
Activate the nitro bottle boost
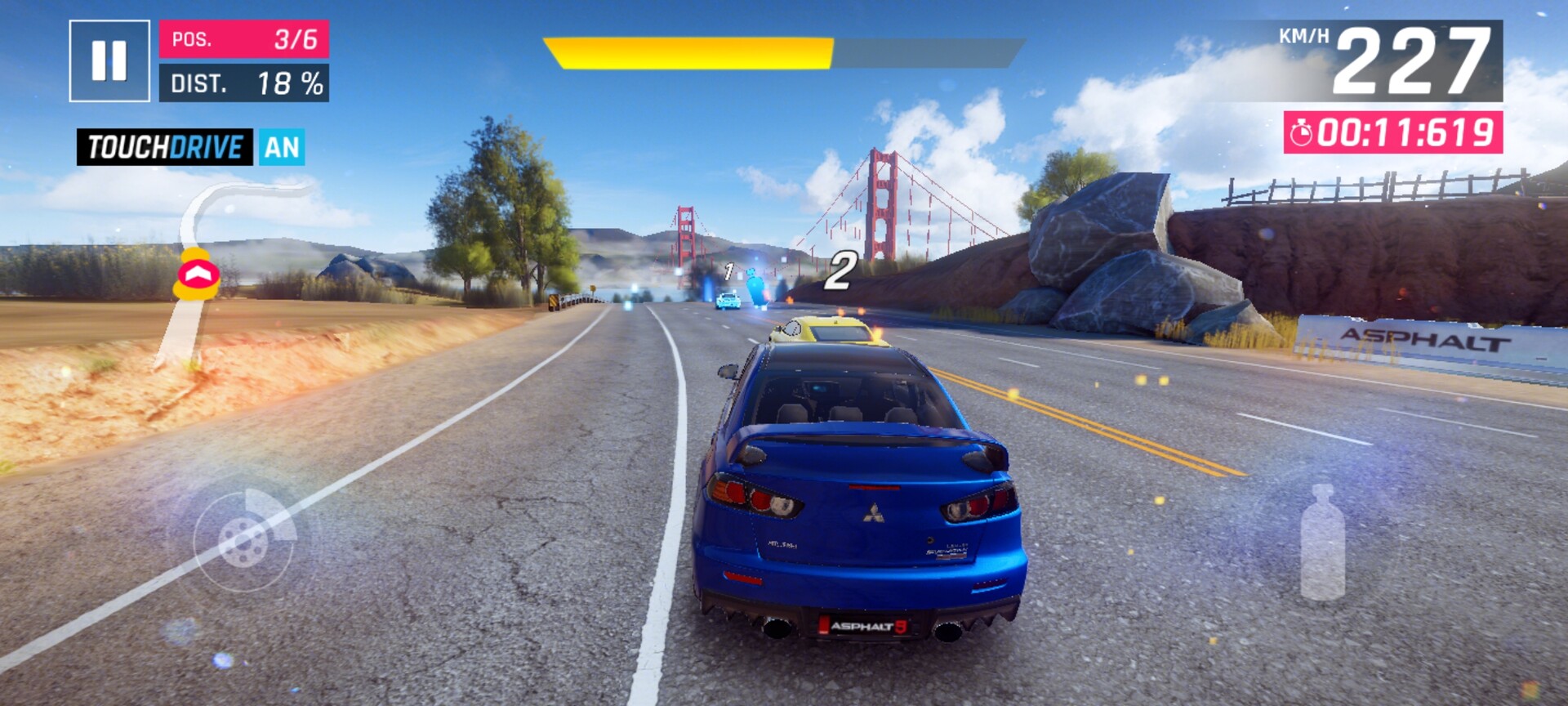1322,543
